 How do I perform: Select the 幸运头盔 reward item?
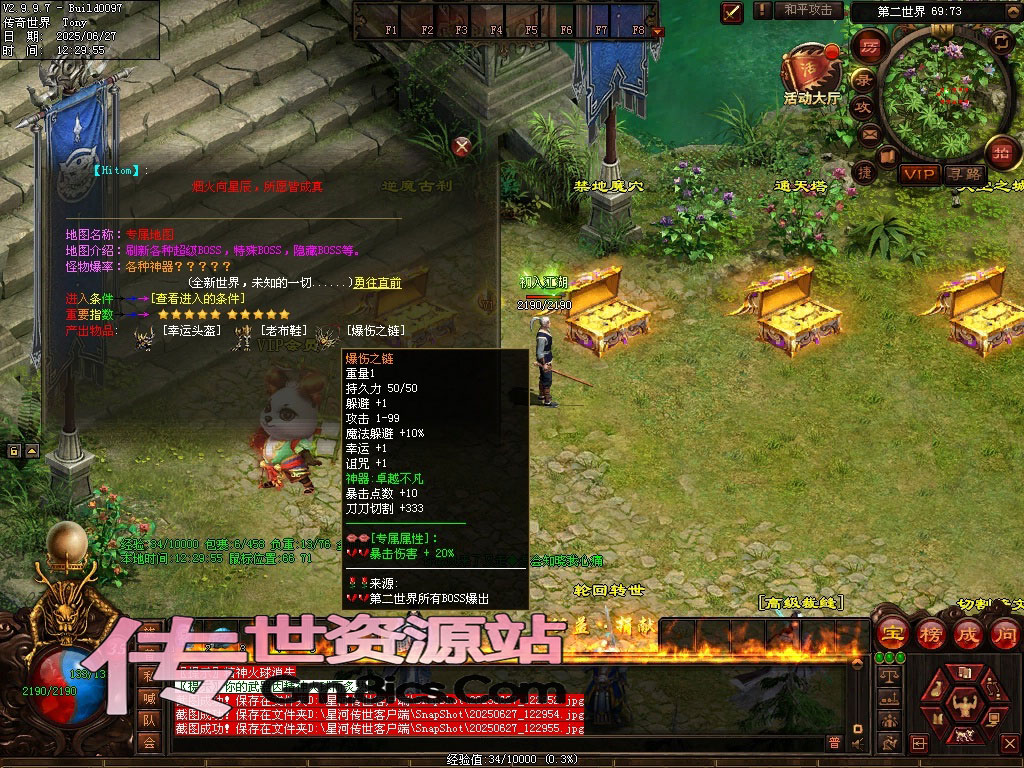pos(188,331)
